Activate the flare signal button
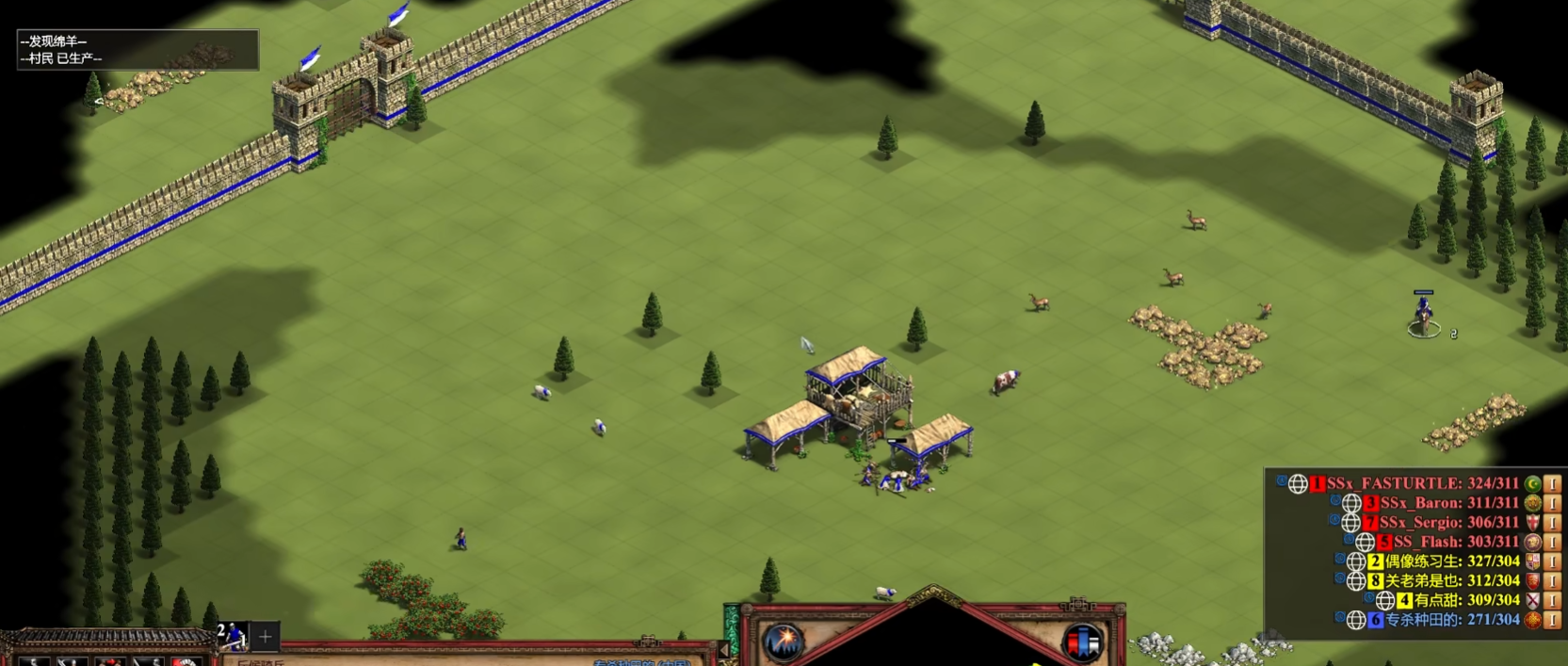The width and height of the screenshot is (1568, 666). pyautogui.click(x=784, y=642)
